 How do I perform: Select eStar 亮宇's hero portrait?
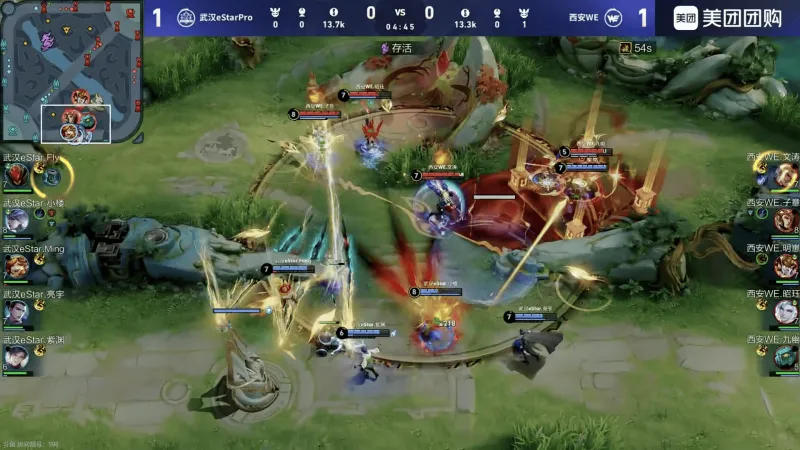click(17, 312)
